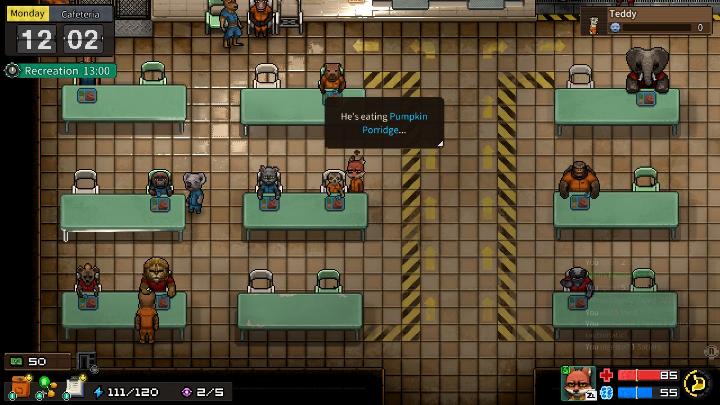720x405 pixels.
Task: Click the yellow stomach hunger icon
Action: (x=696, y=383)
